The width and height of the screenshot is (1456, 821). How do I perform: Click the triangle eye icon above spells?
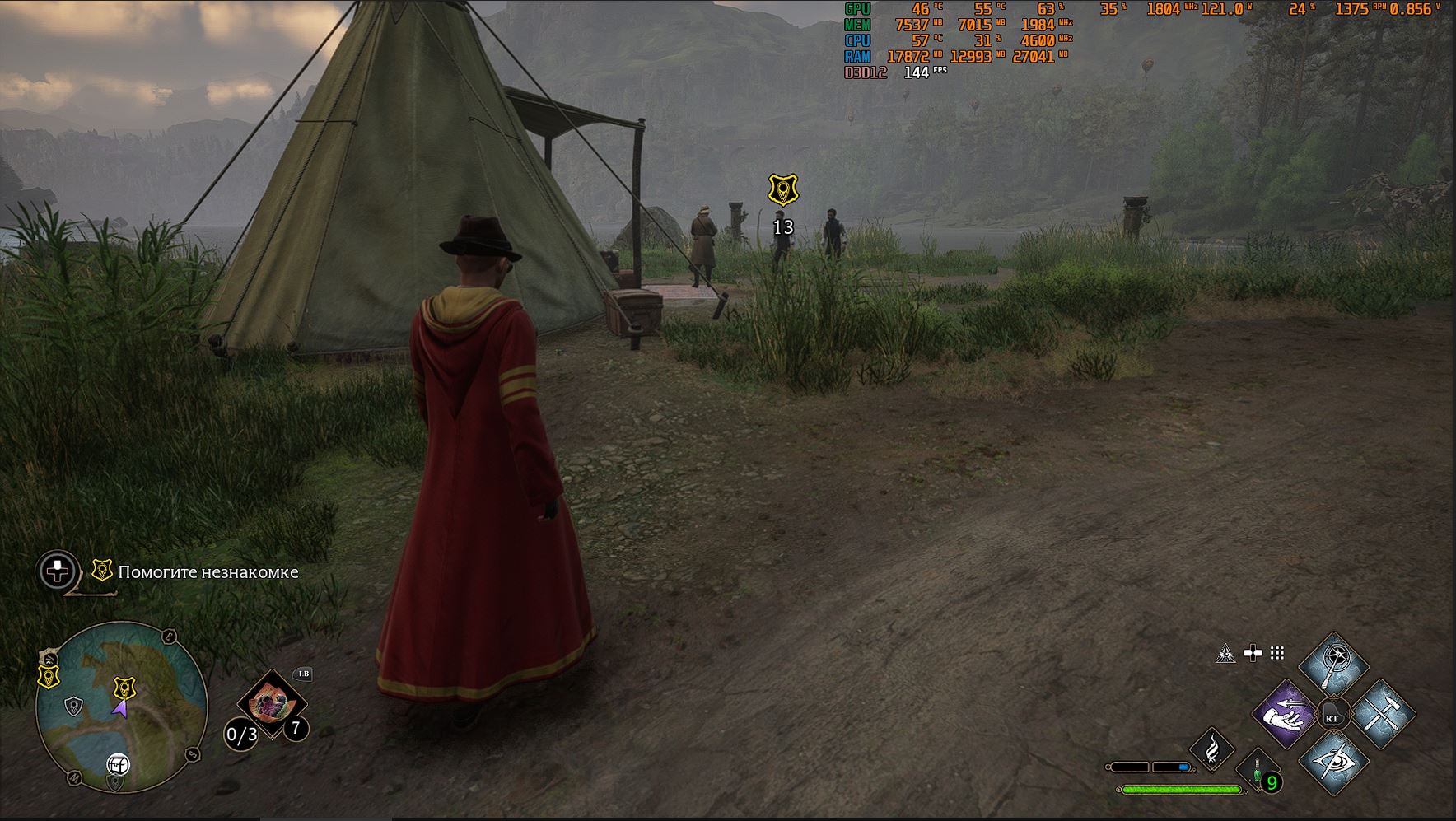tap(1225, 654)
